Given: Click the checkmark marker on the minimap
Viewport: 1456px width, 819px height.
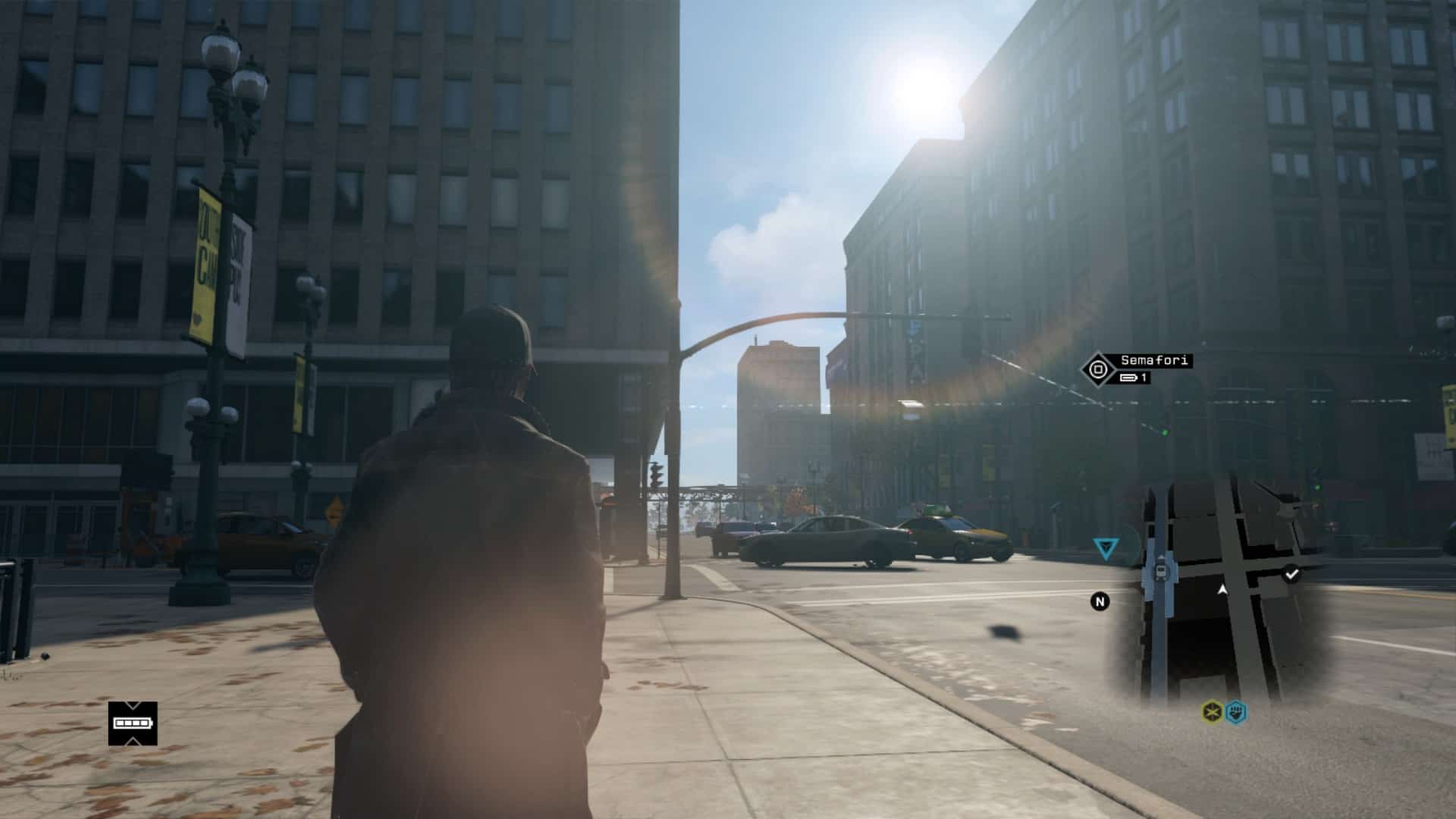Looking at the screenshot, I should (1291, 574).
